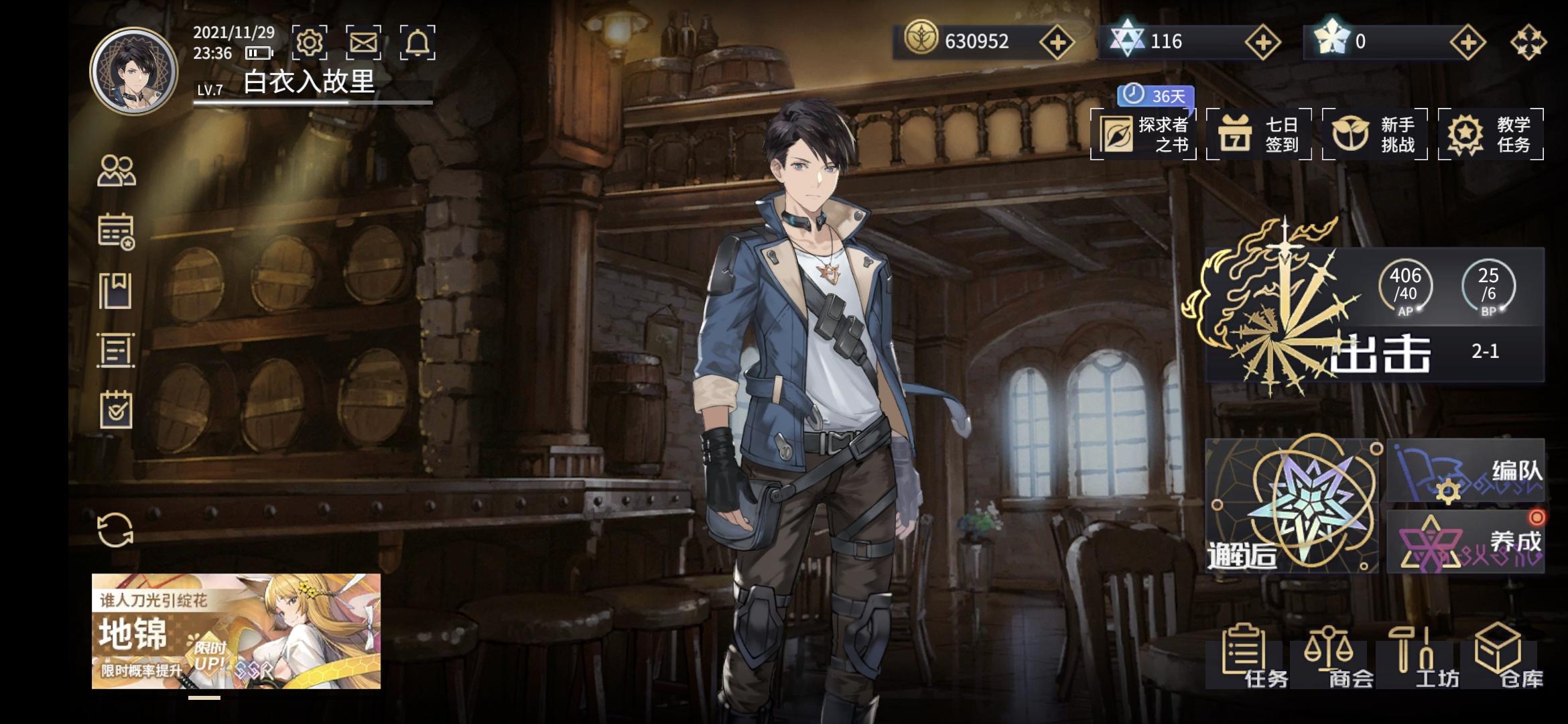Open the 探求者之书 seeker's book
Viewport: 1568px width, 724px height.
(1146, 134)
